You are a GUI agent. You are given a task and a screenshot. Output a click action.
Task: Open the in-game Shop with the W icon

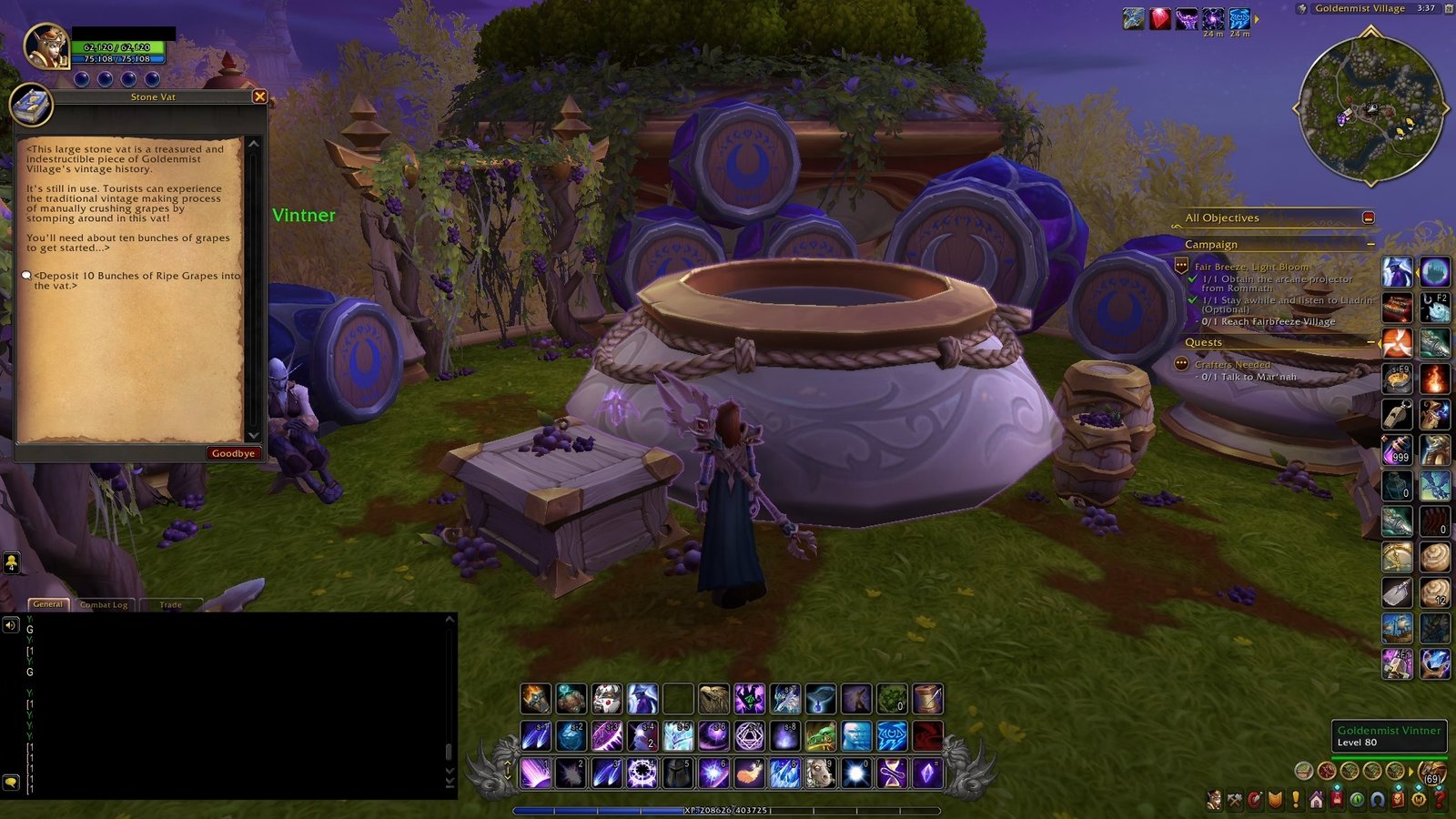(x=1418, y=798)
